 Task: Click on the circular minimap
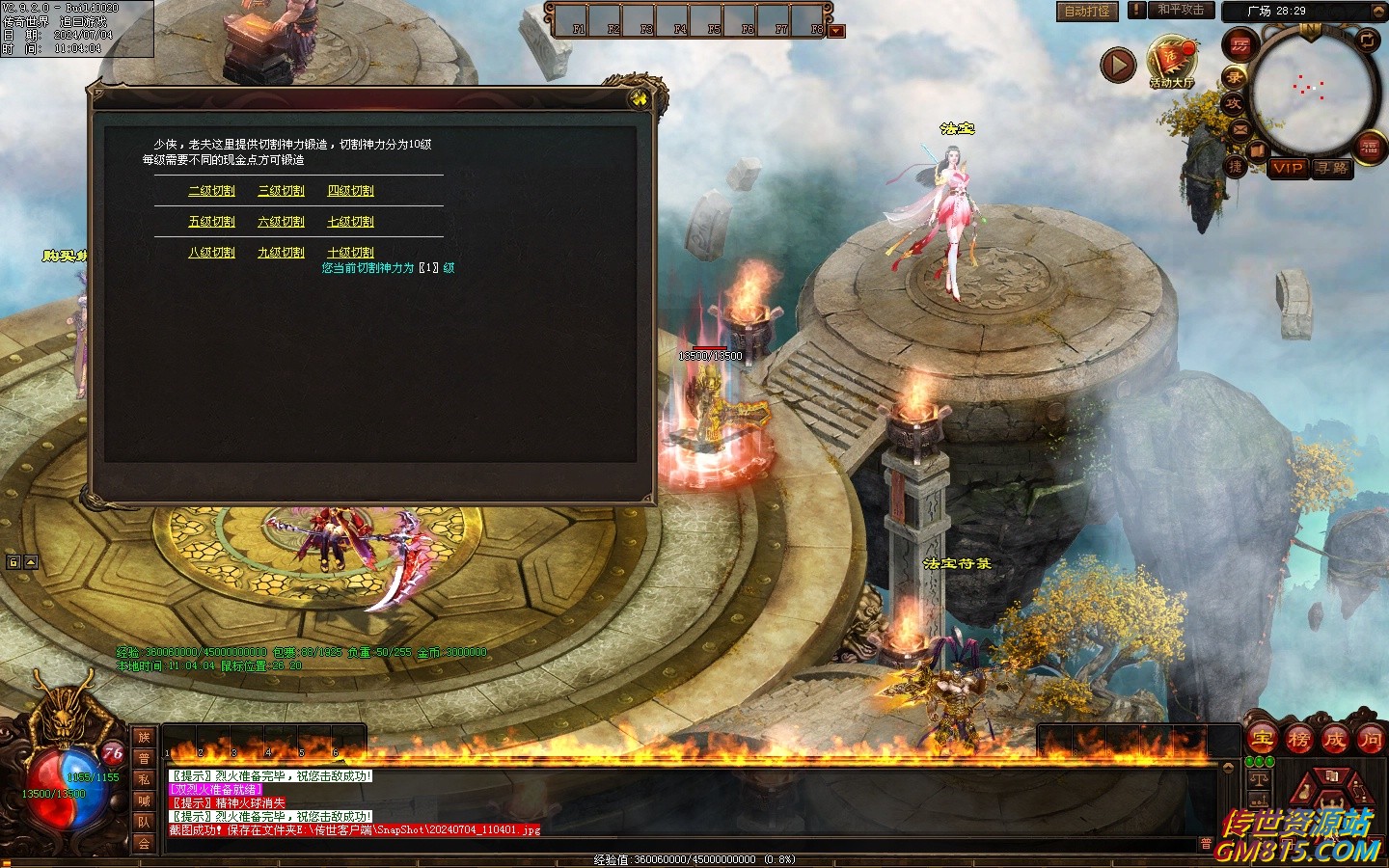1310,91
